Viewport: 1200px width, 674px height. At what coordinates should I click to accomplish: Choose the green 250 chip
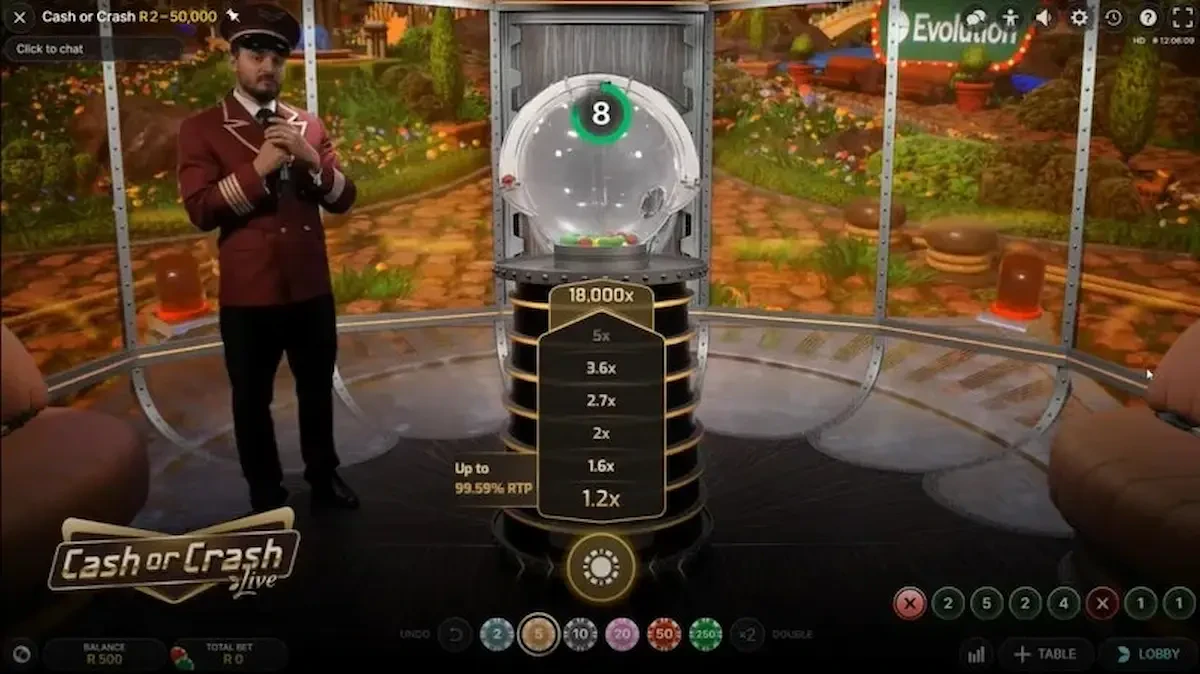click(705, 634)
